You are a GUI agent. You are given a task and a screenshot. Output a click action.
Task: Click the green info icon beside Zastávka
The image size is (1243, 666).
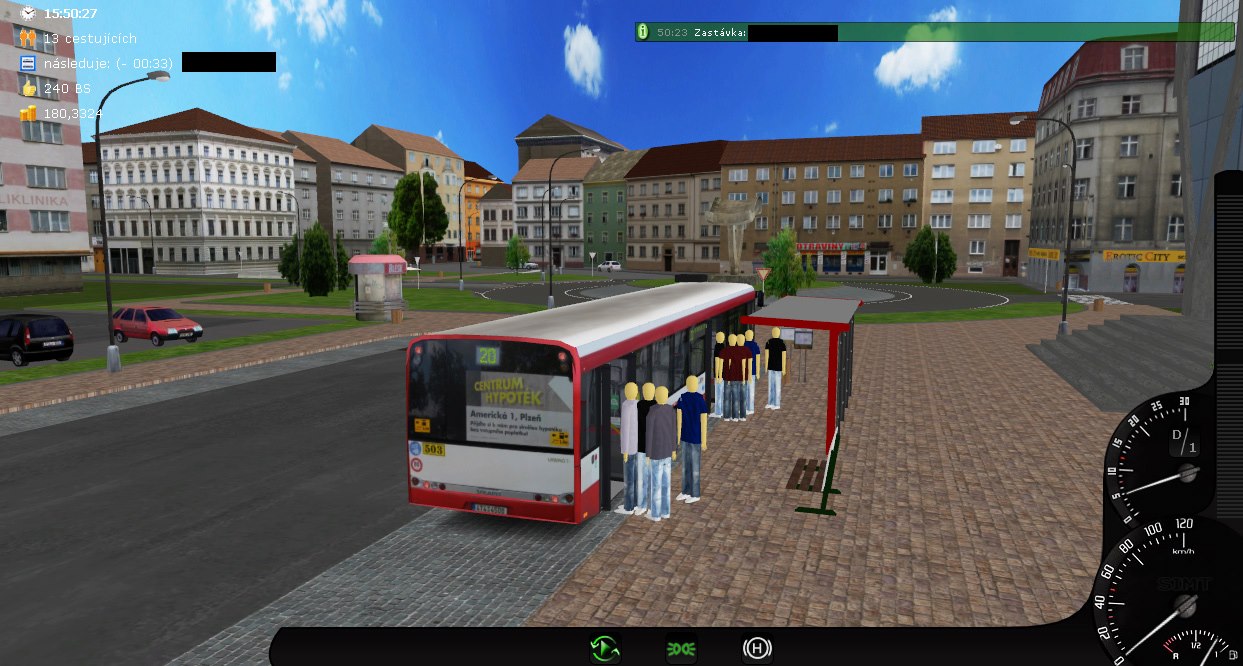pyautogui.click(x=642, y=32)
